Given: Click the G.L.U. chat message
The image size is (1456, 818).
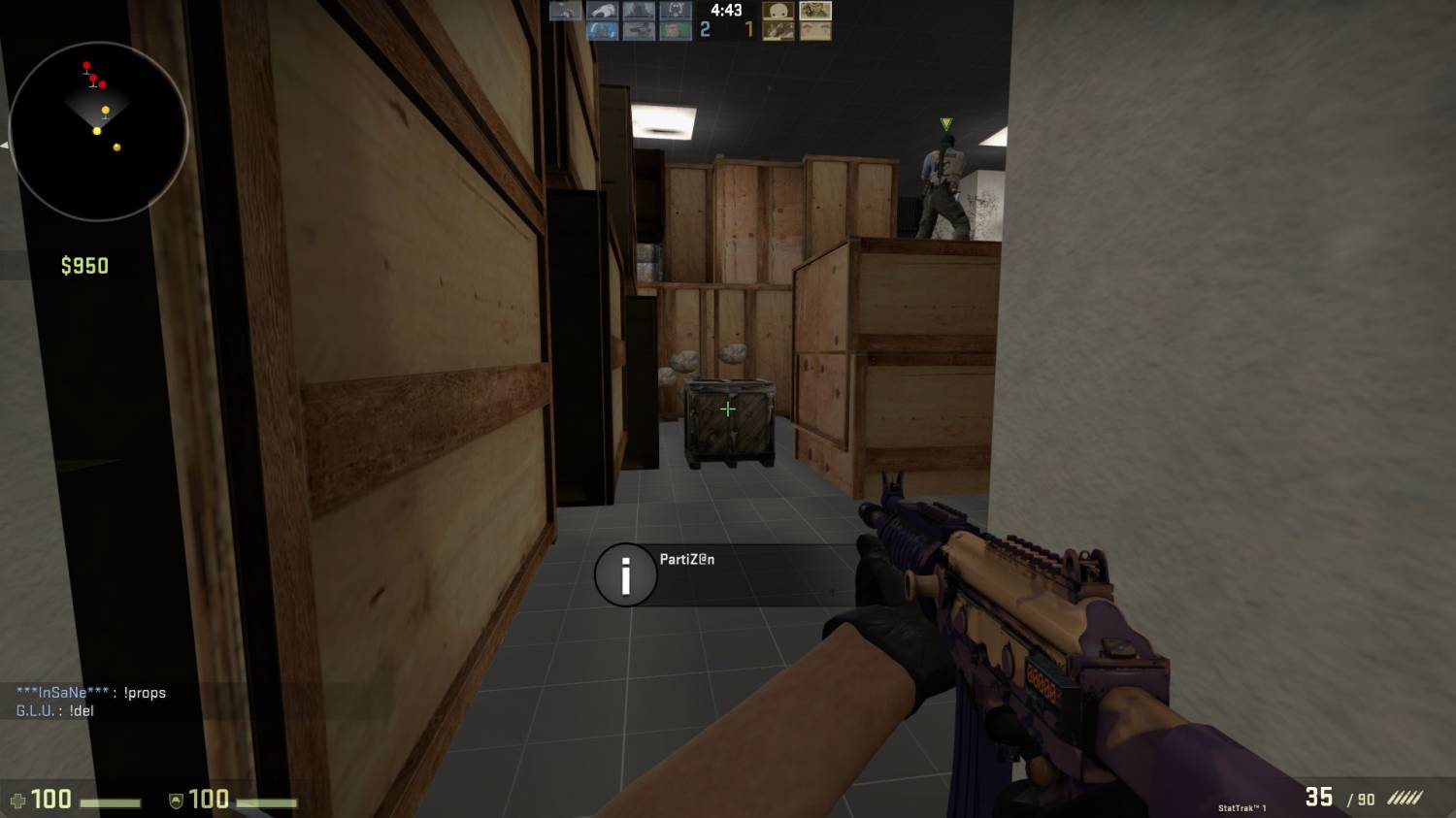Looking at the screenshot, I should coord(55,710).
